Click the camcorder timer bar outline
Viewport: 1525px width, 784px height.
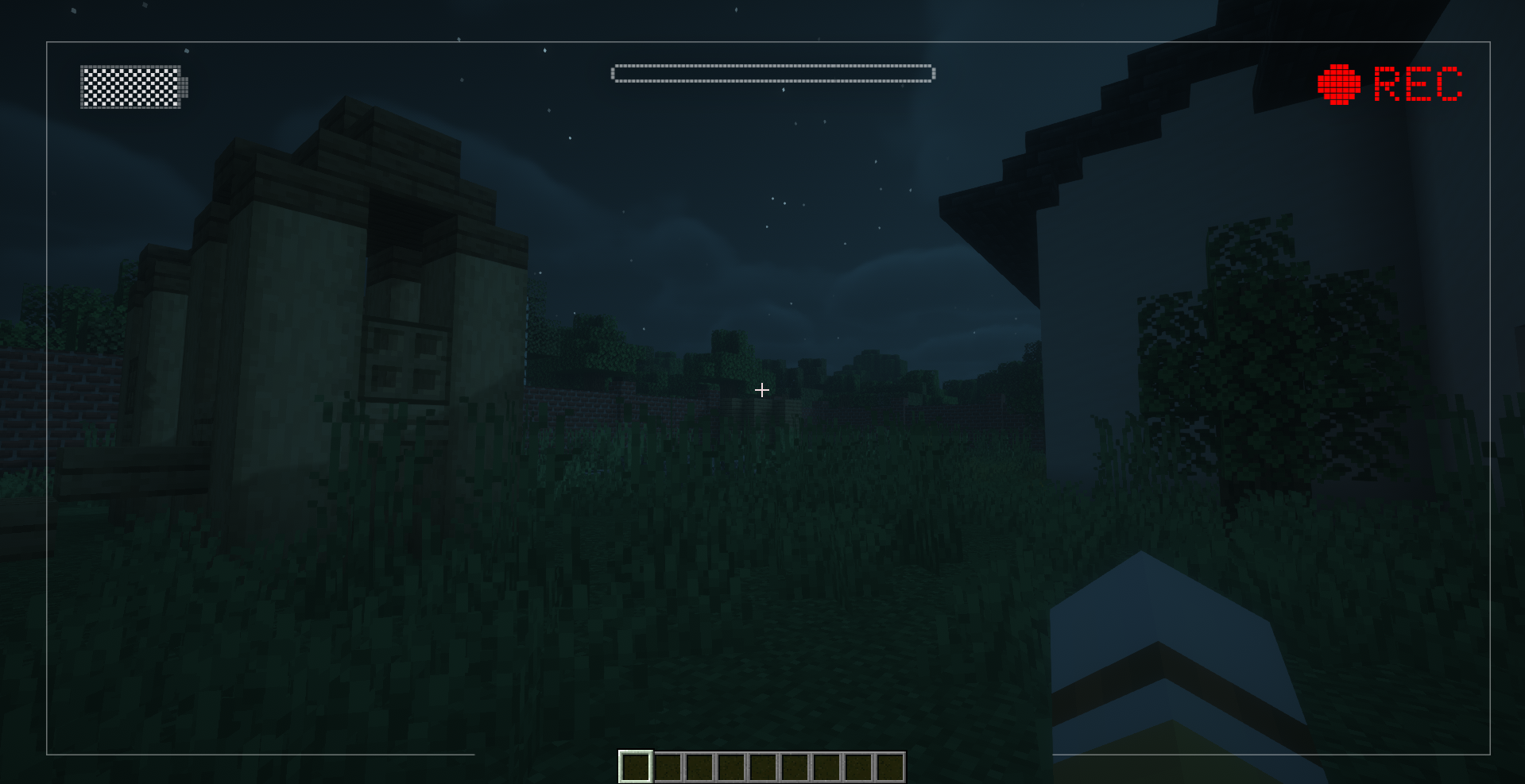coord(772,72)
